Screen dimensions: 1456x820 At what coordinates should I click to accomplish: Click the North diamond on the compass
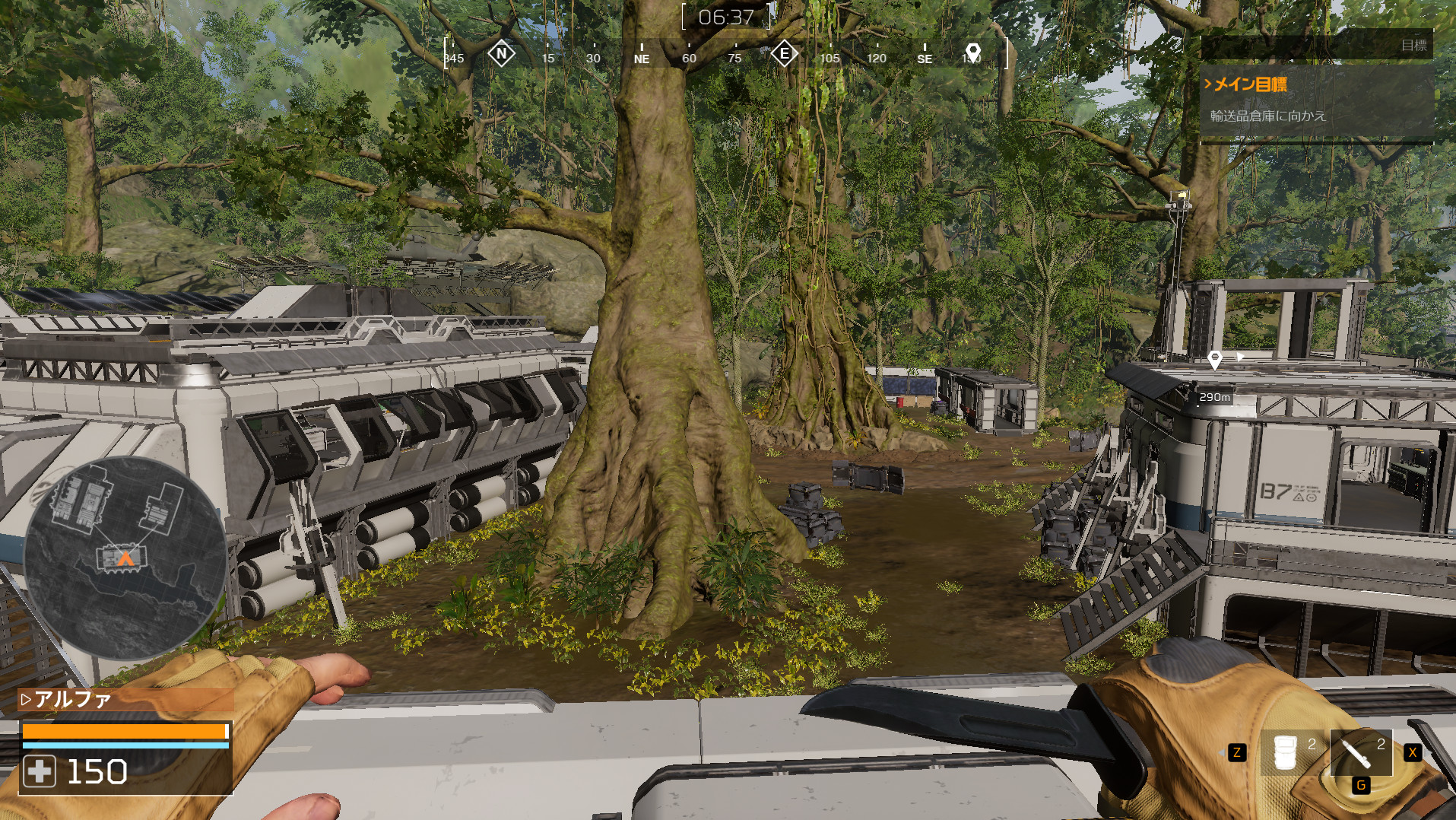point(501,54)
